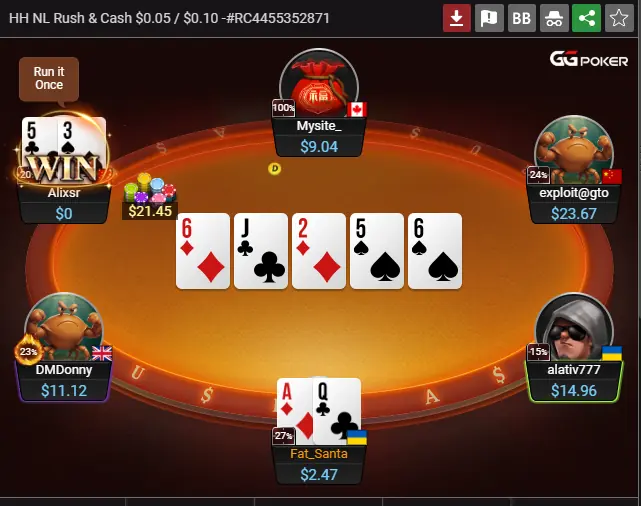Viewport: 641px width, 506px height.
Task: Mark the hand as favorite with the star
Action: (x=618, y=18)
